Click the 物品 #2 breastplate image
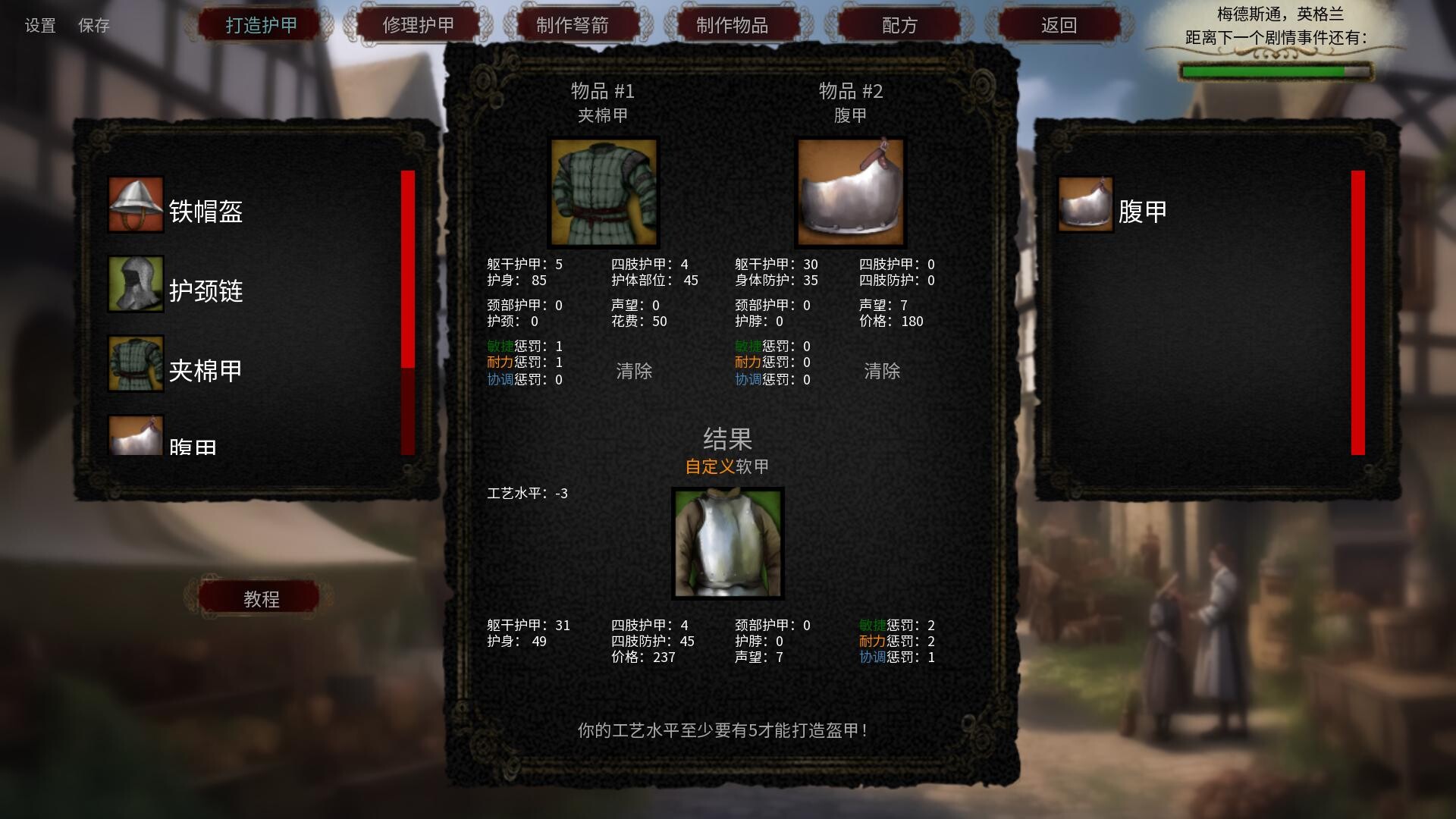 tap(850, 193)
